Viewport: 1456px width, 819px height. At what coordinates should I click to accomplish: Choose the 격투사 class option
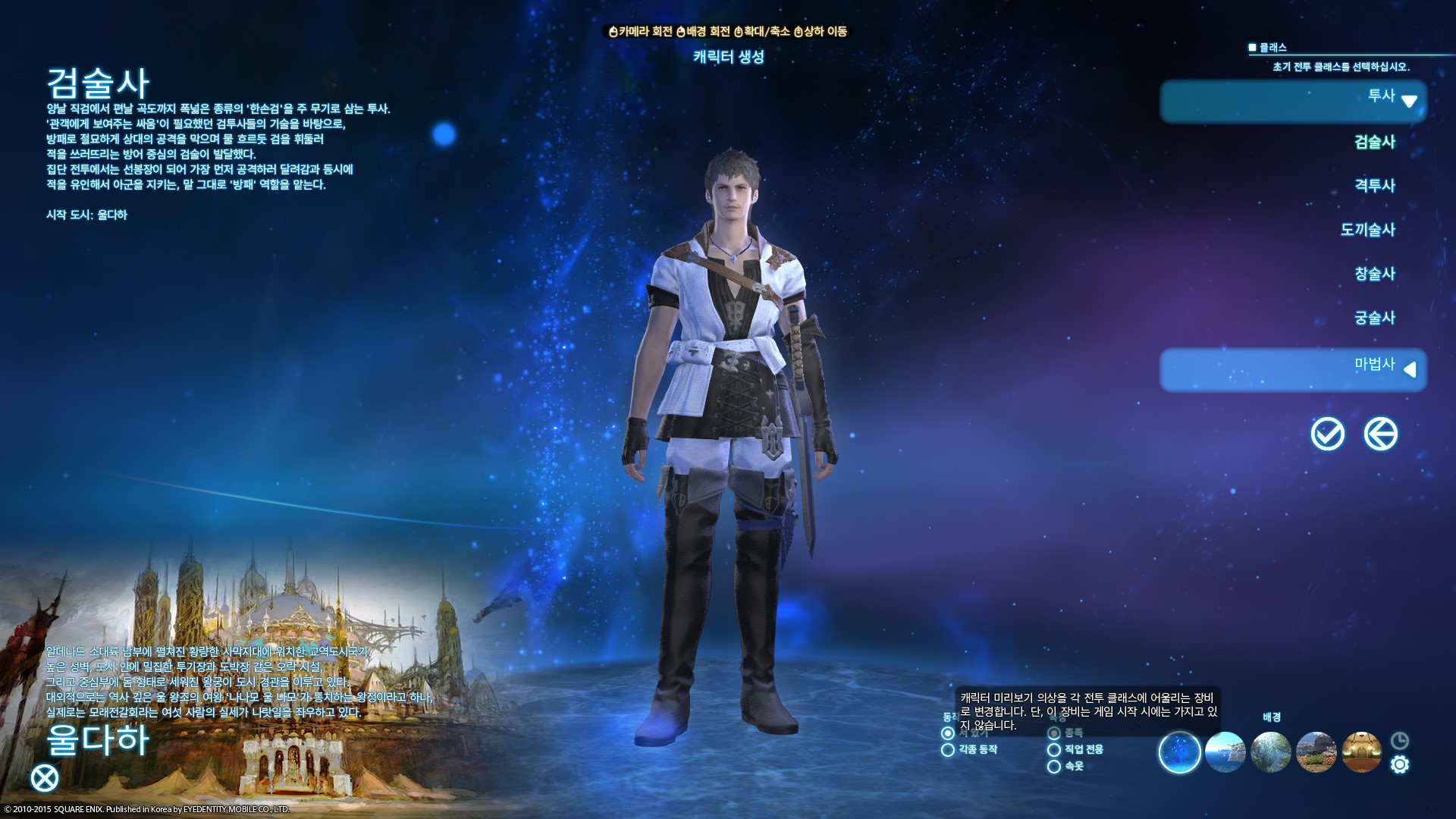point(1374,186)
